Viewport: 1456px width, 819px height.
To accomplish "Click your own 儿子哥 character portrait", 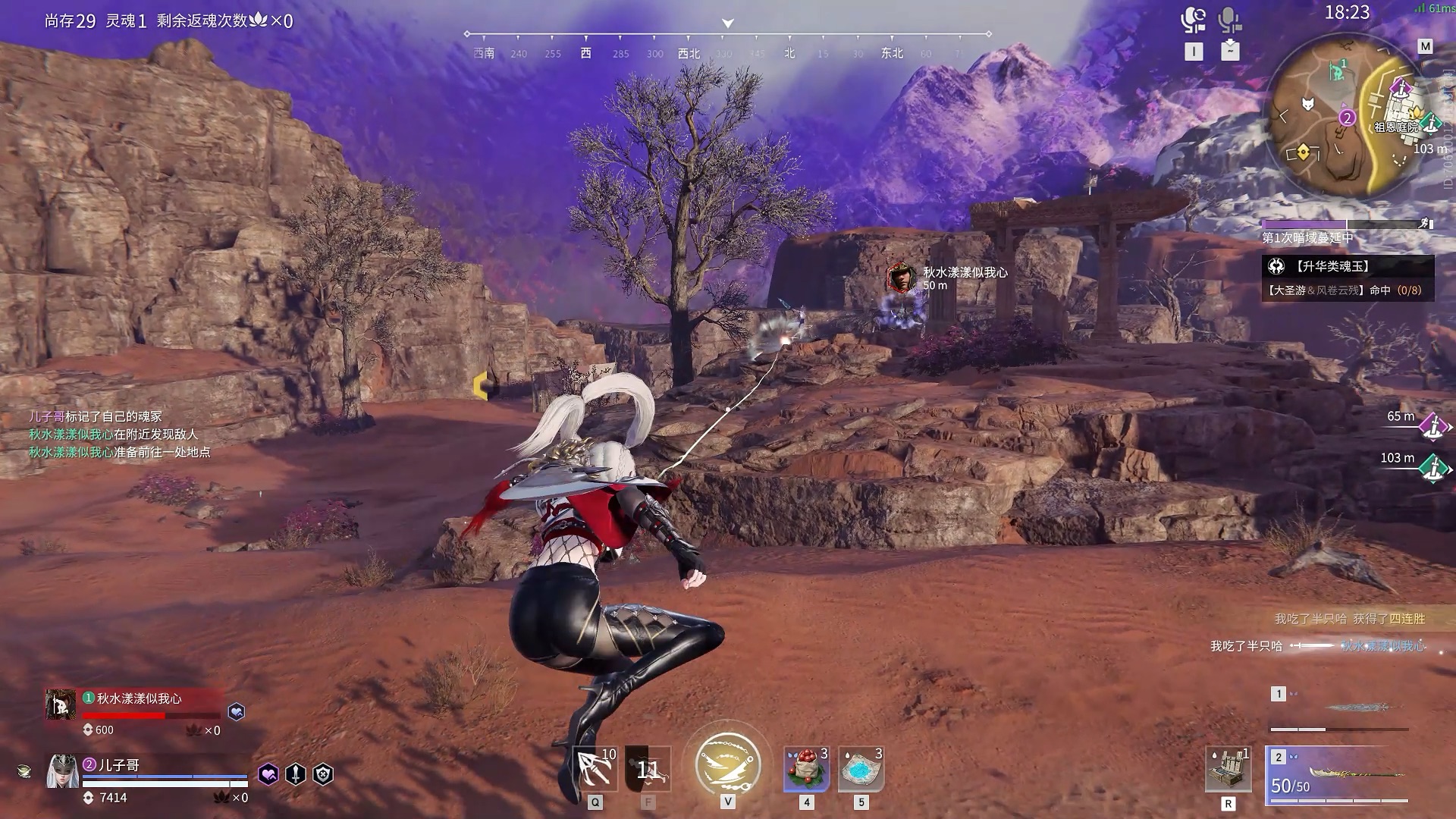I will pos(63,772).
